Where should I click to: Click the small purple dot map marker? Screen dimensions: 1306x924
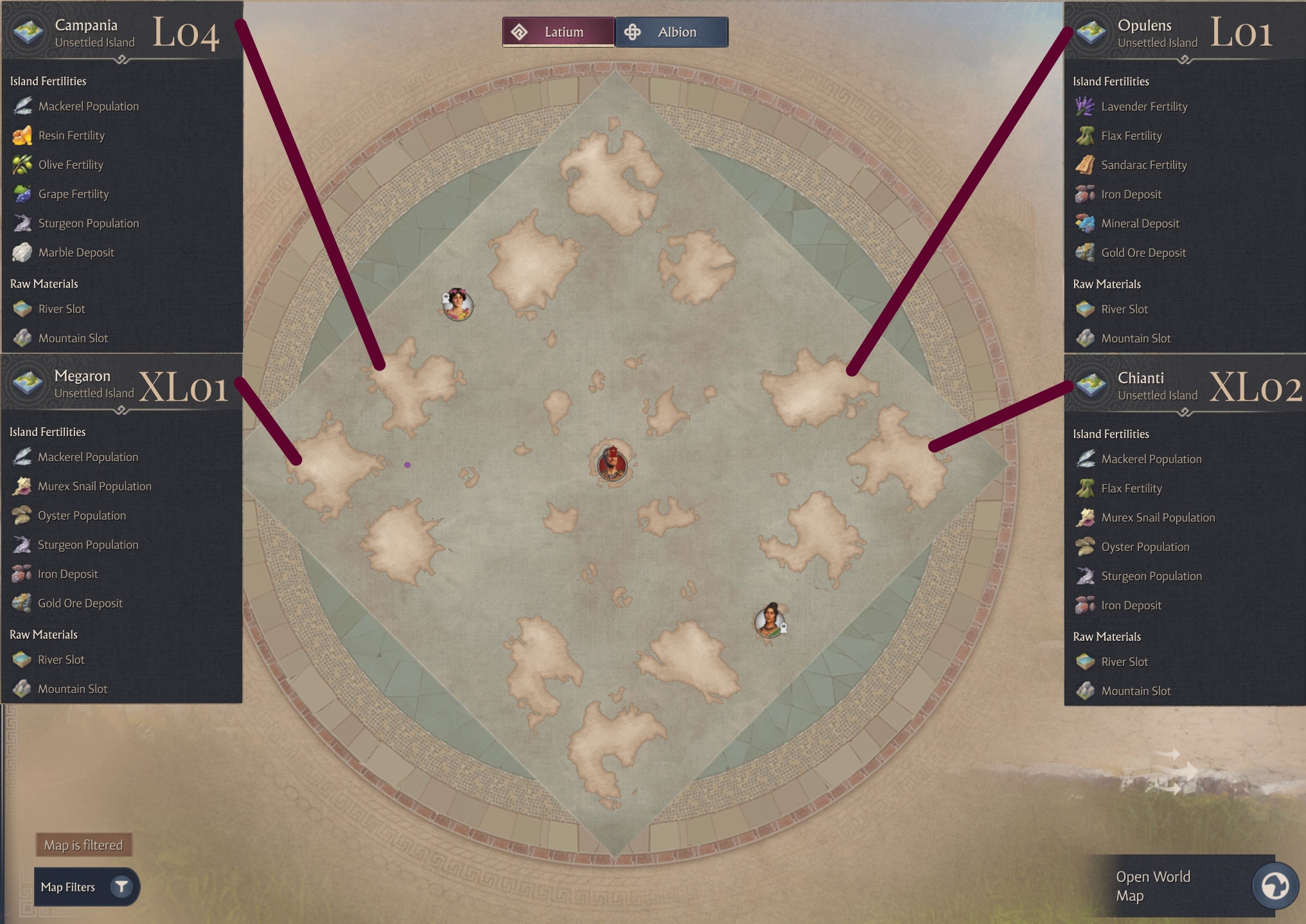(x=407, y=465)
